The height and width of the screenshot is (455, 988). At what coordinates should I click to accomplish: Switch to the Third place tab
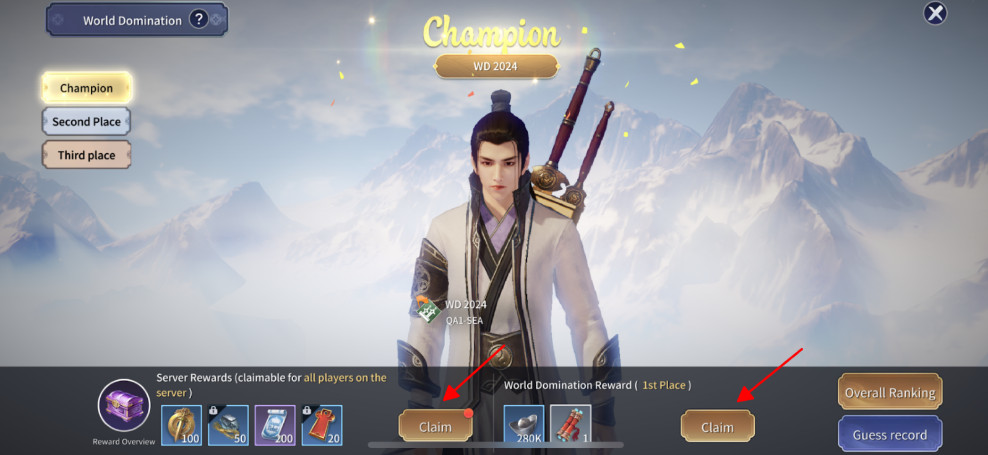point(86,155)
